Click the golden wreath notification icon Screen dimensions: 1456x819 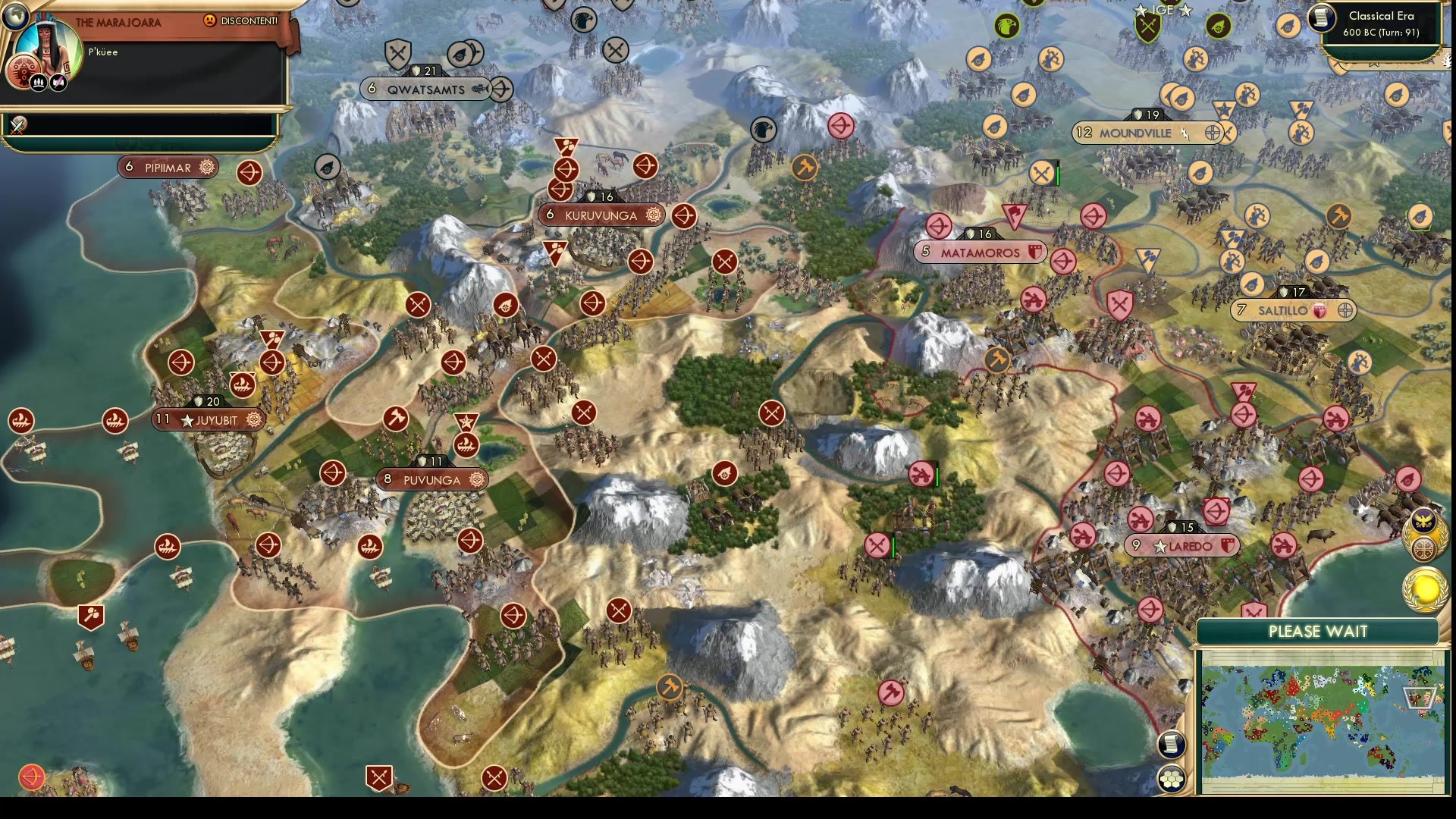(x=1426, y=588)
